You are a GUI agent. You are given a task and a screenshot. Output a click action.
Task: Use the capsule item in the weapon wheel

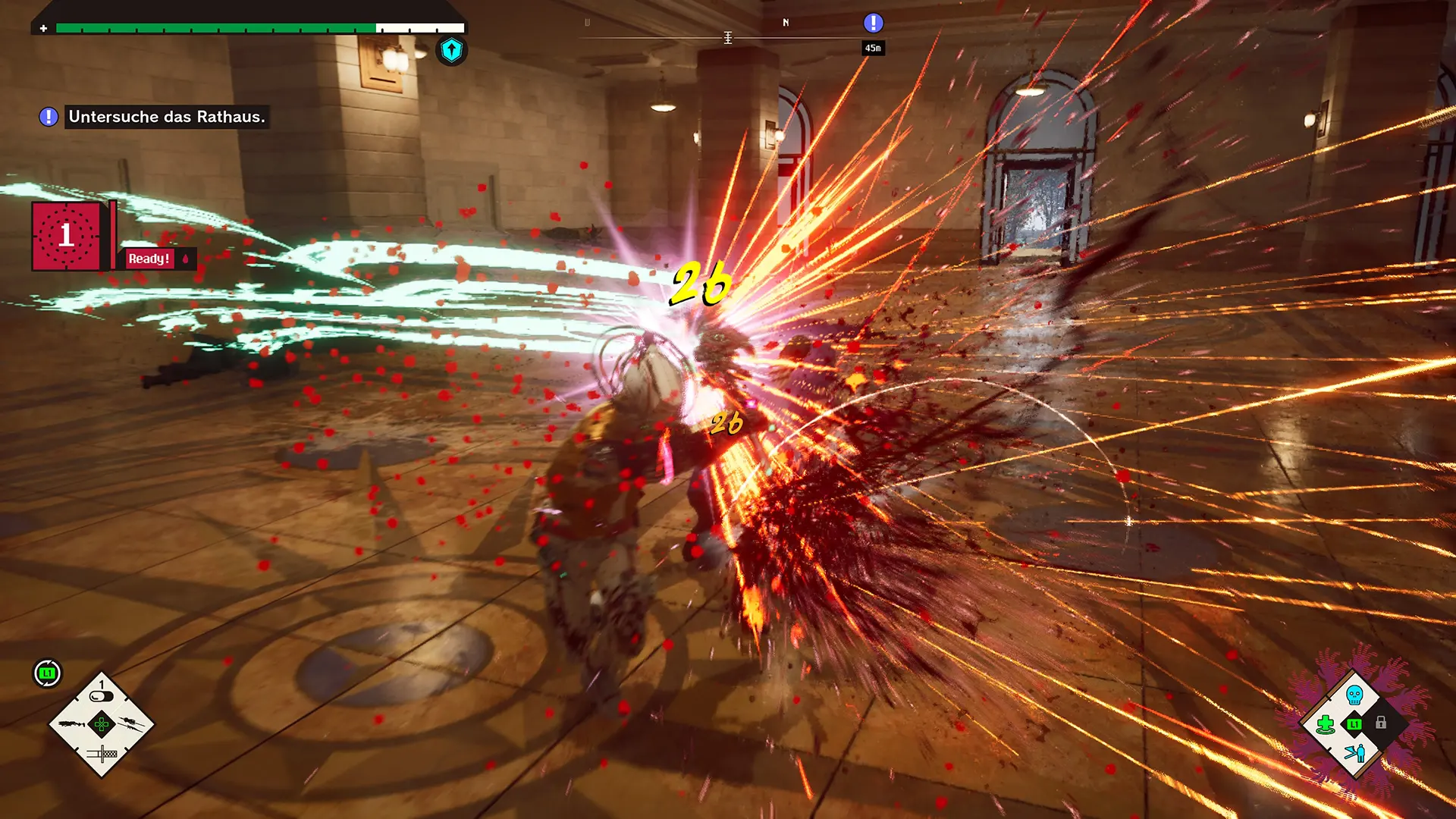point(101,696)
